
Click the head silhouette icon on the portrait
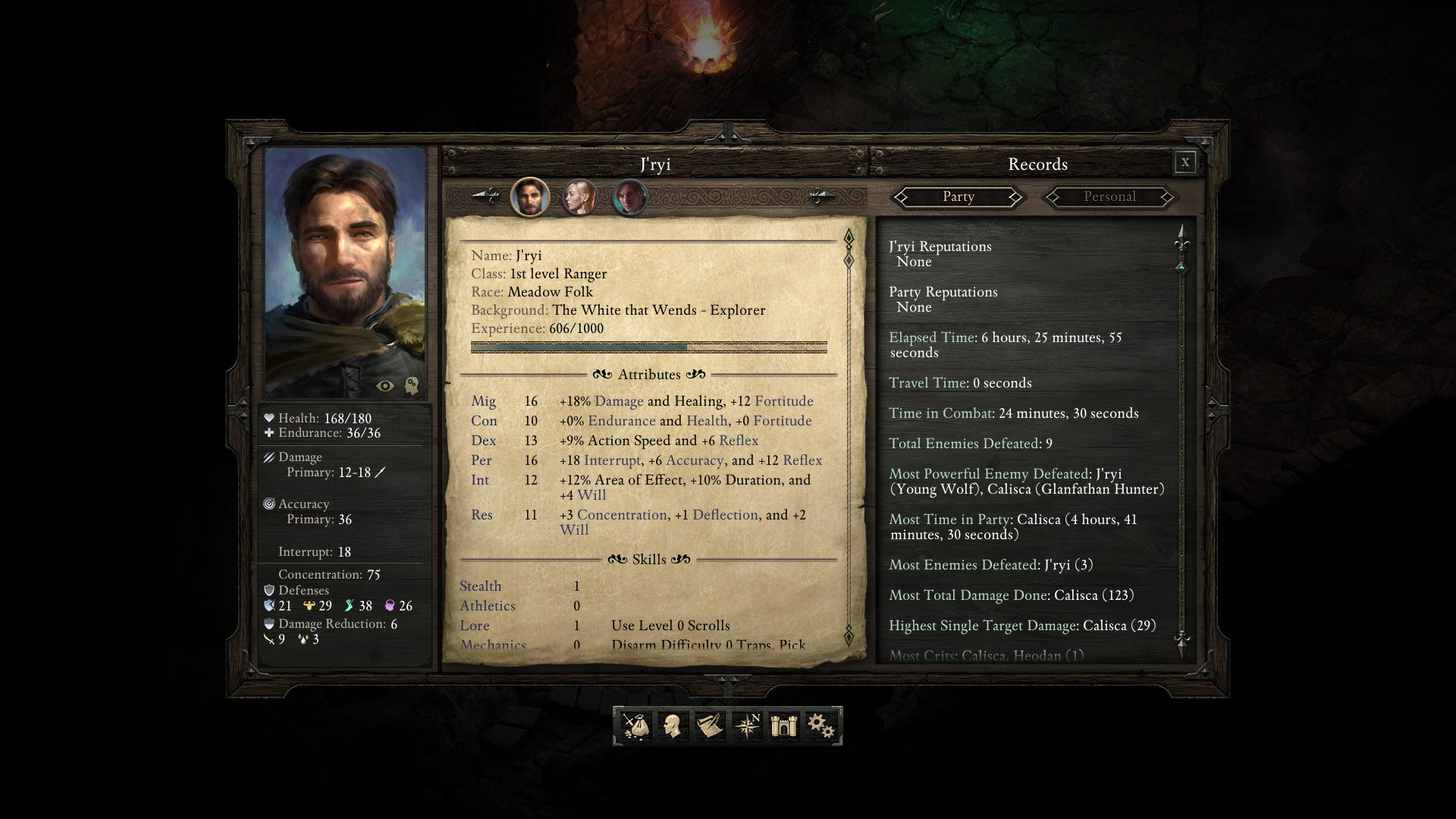coord(411,386)
